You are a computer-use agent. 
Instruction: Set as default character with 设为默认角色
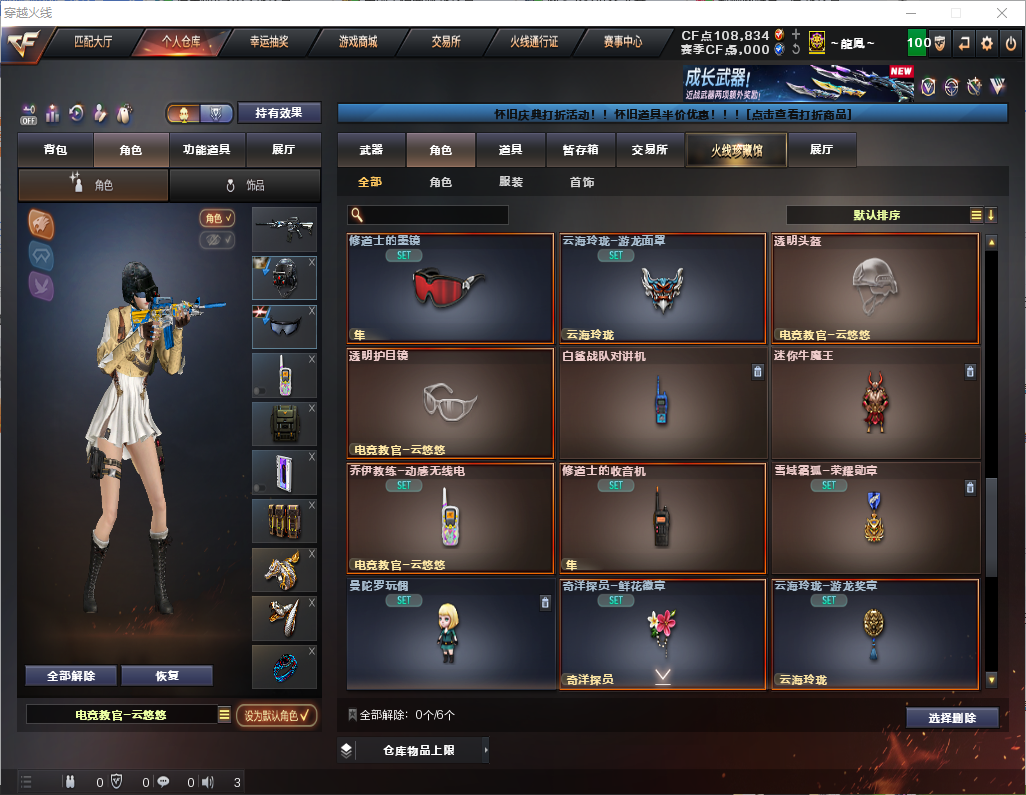click(277, 715)
